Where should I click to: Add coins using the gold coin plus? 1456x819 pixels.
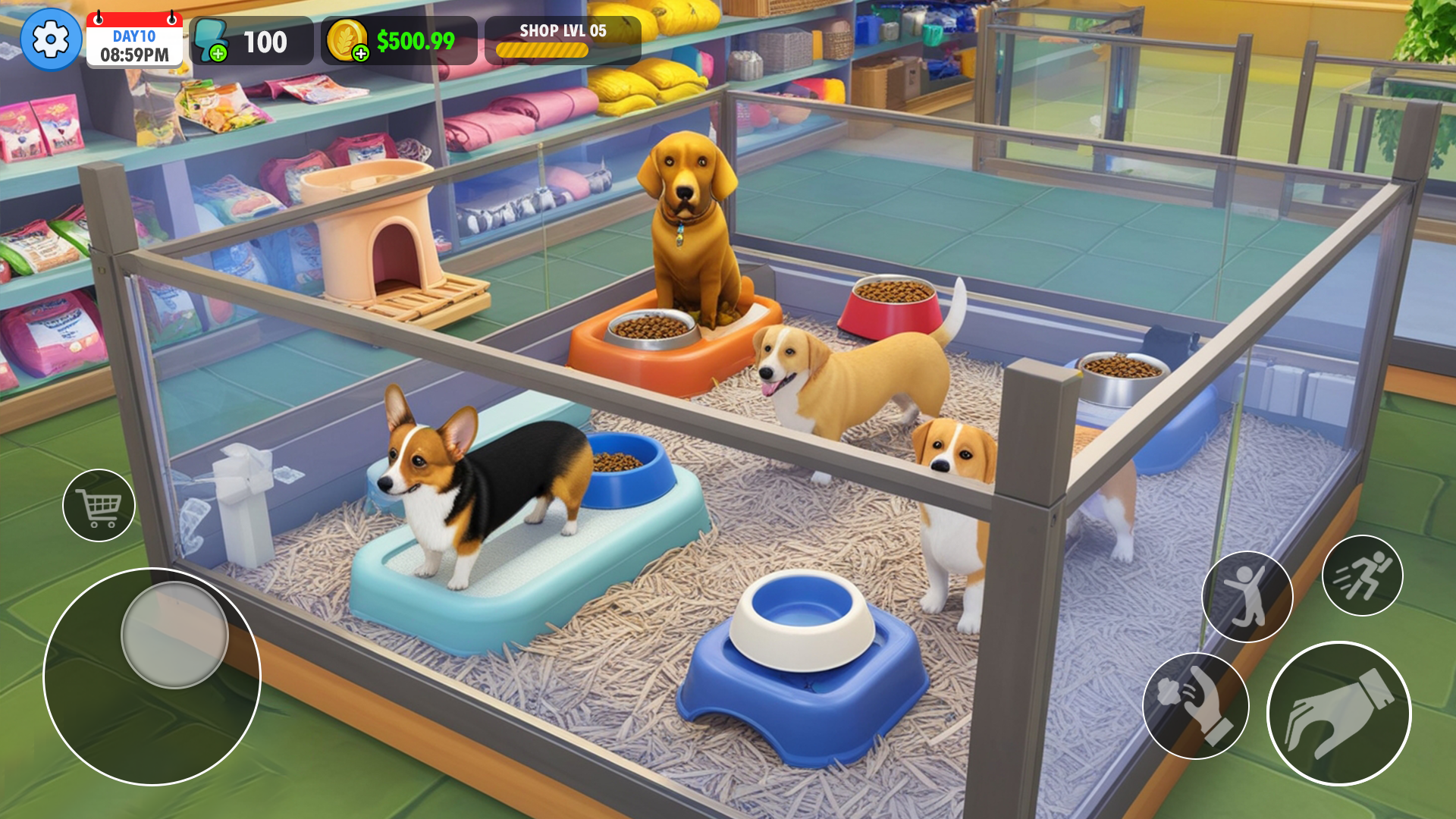361,53
